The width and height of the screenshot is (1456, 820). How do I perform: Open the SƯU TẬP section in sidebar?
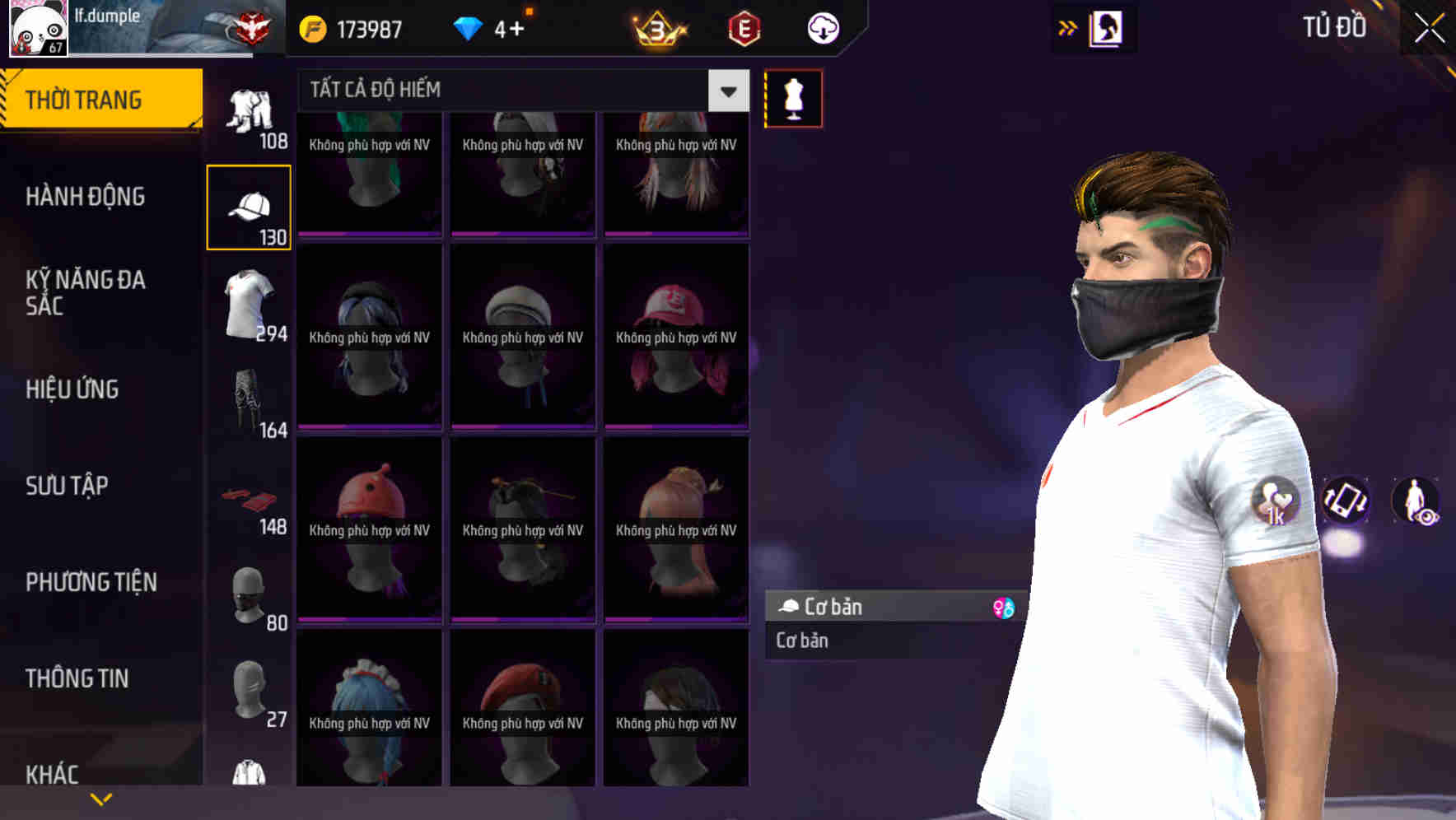[x=66, y=486]
